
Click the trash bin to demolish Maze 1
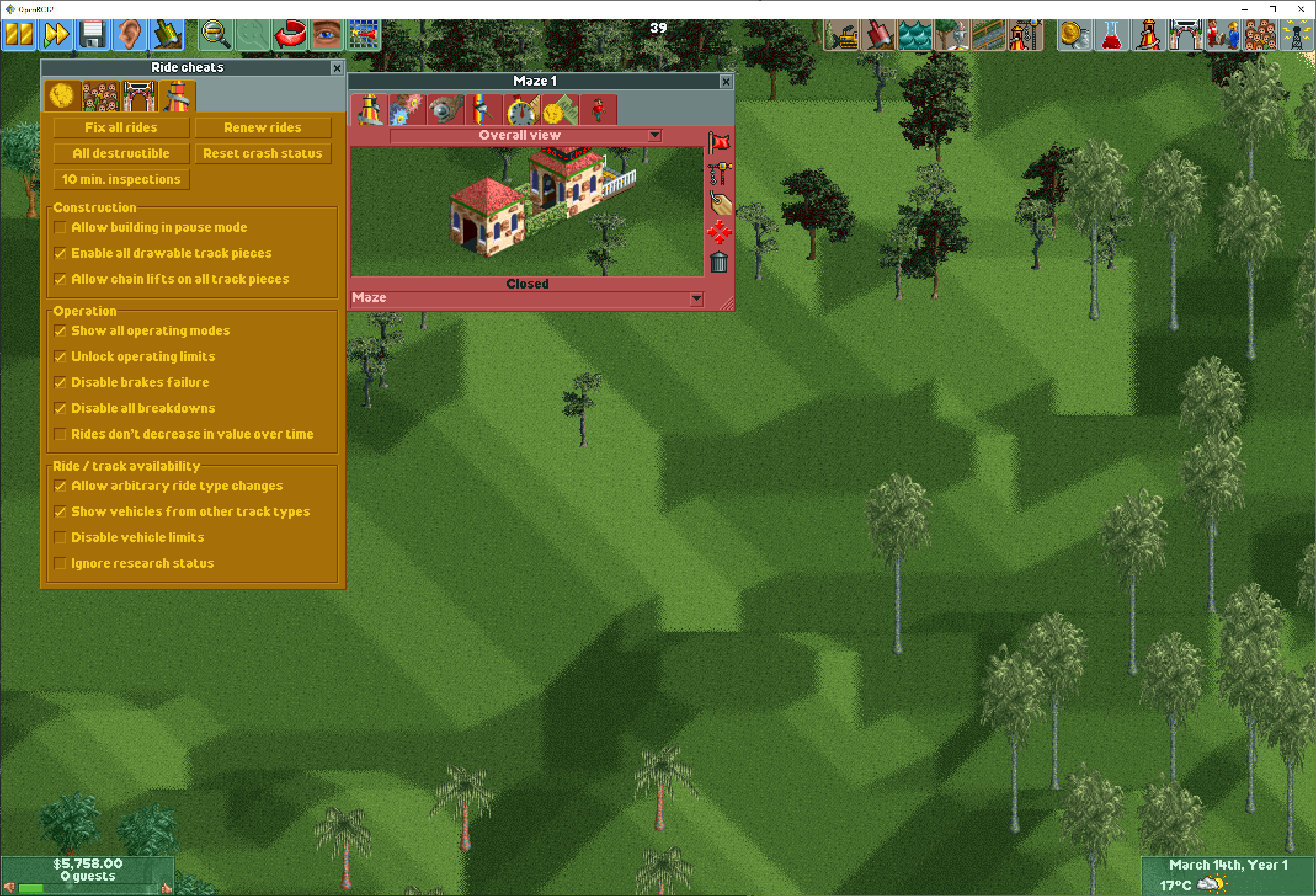(x=720, y=263)
